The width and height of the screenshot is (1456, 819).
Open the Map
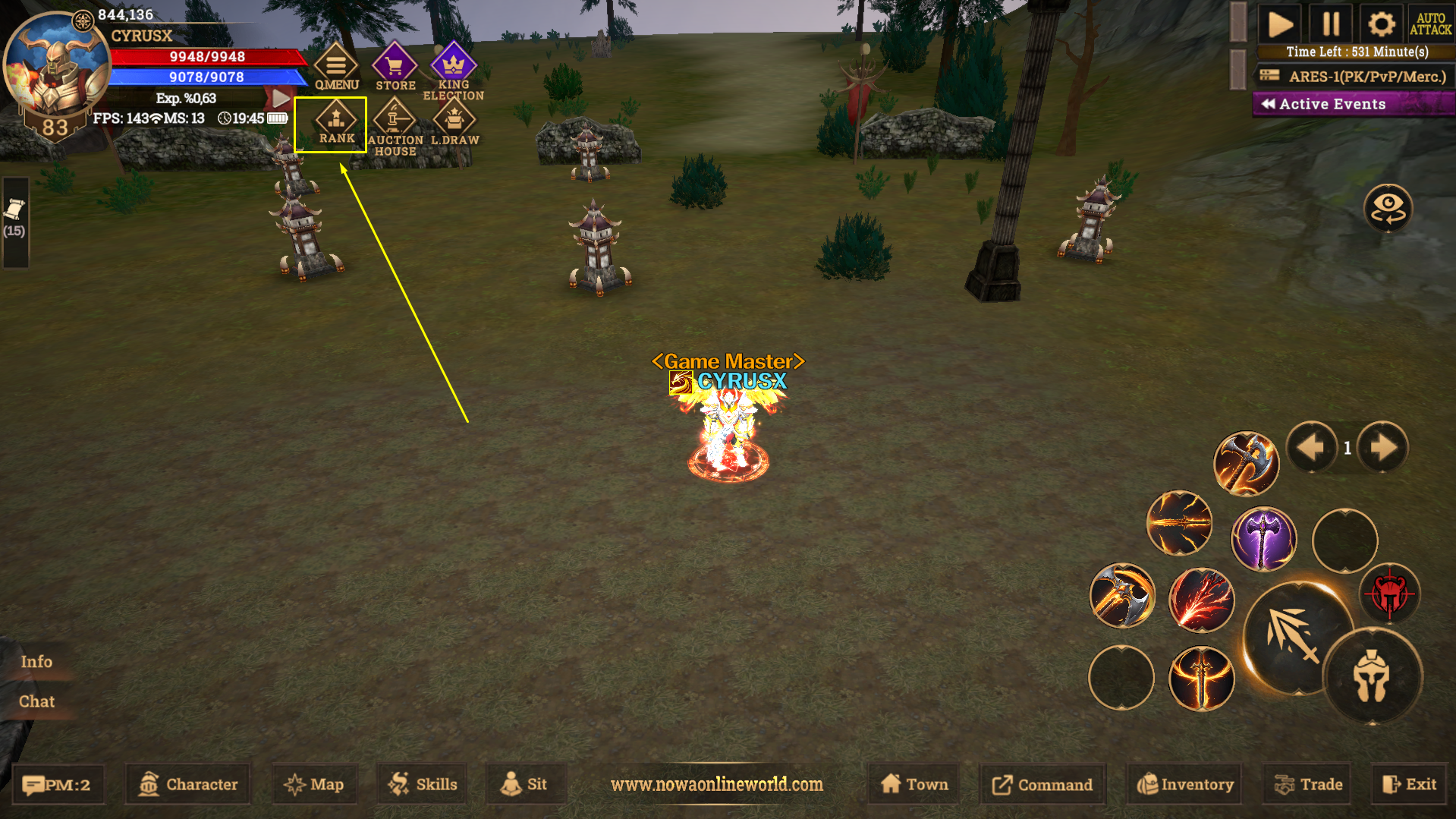click(x=314, y=784)
